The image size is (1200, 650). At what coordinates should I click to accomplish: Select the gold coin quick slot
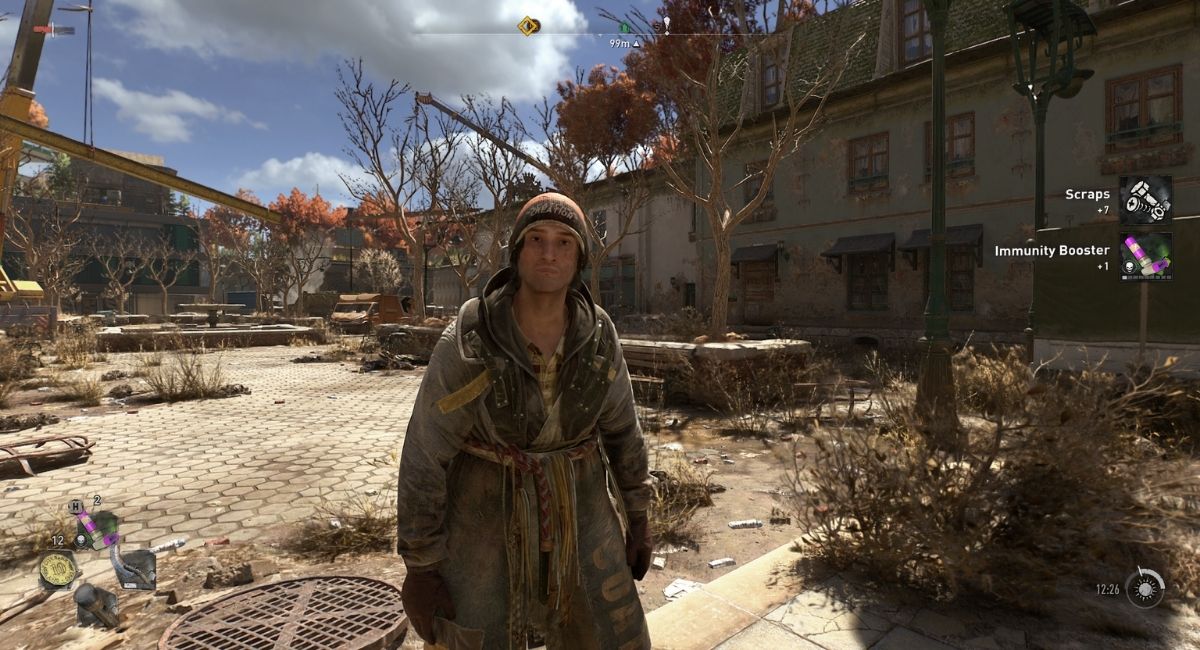click(58, 570)
